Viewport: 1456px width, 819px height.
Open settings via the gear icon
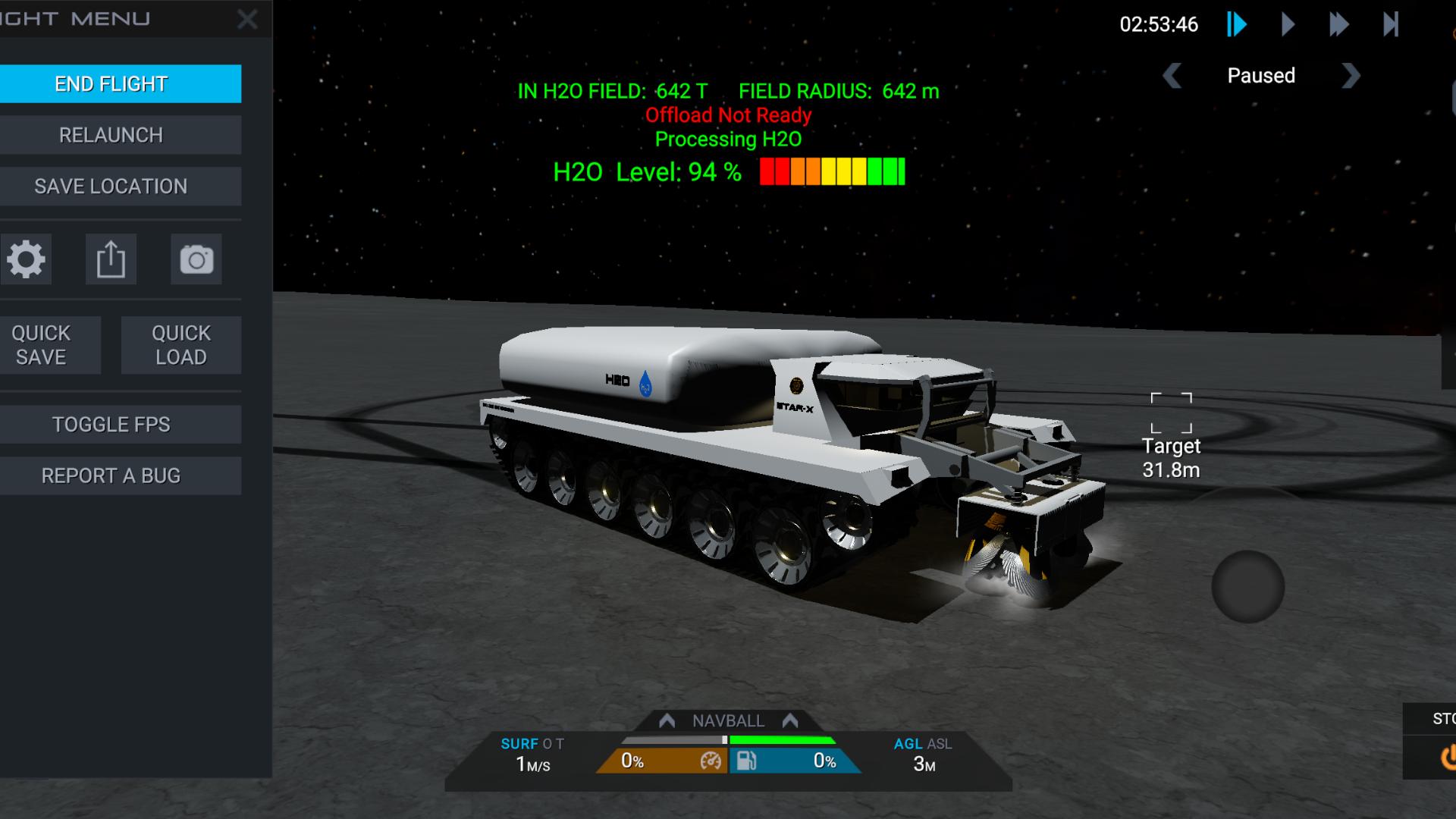pos(27,260)
